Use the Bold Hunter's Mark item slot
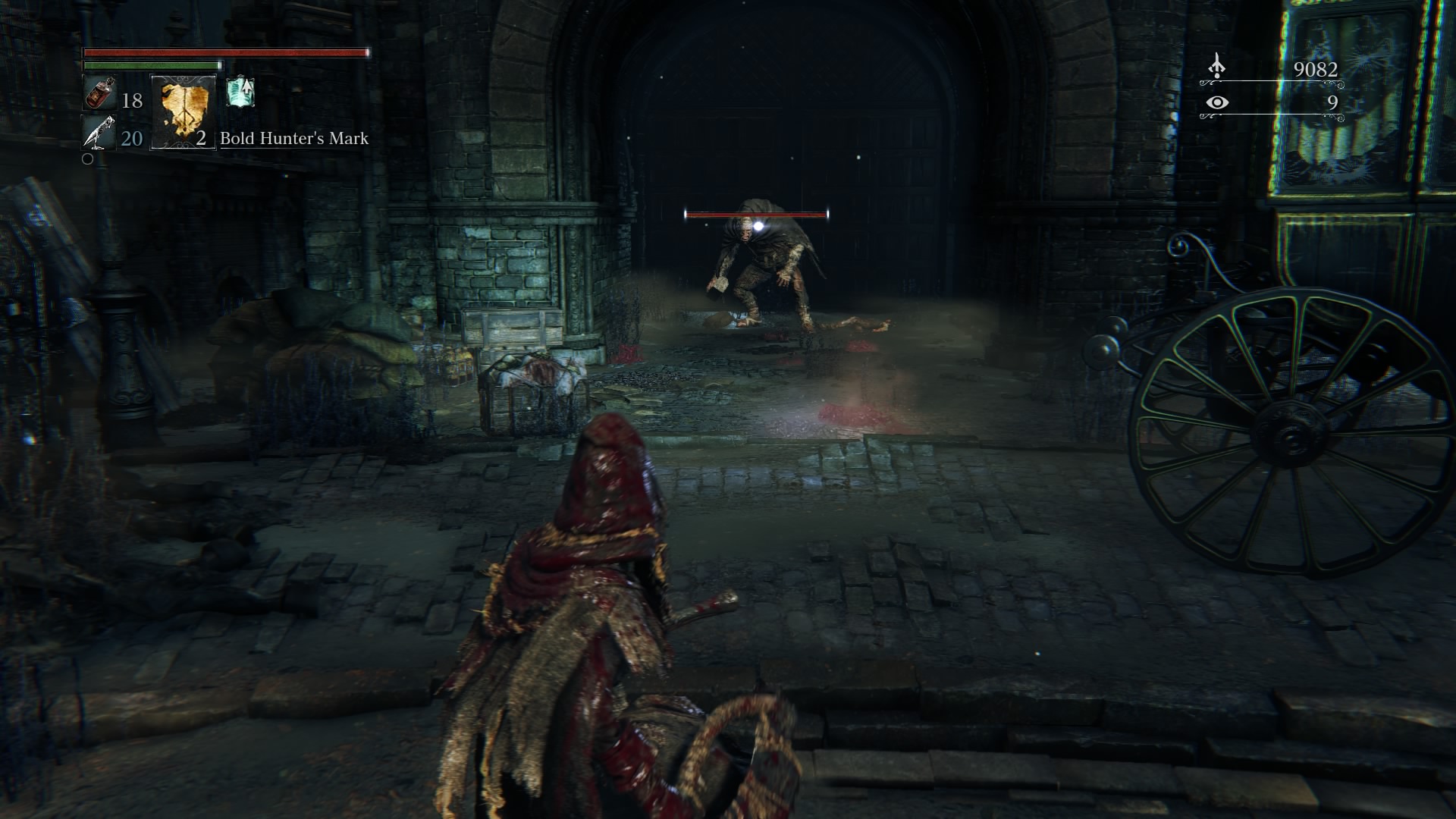The image size is (1456, 819). (x=184, y=111)
